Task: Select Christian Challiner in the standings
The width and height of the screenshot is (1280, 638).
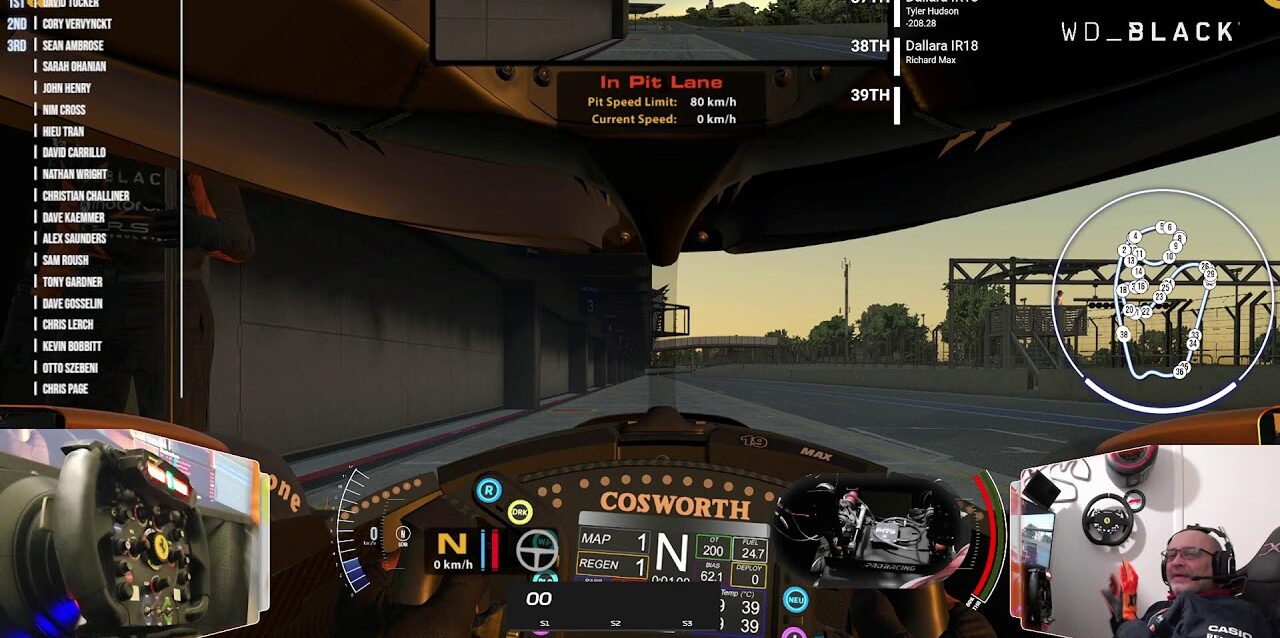Action: (x=85, y=196)
